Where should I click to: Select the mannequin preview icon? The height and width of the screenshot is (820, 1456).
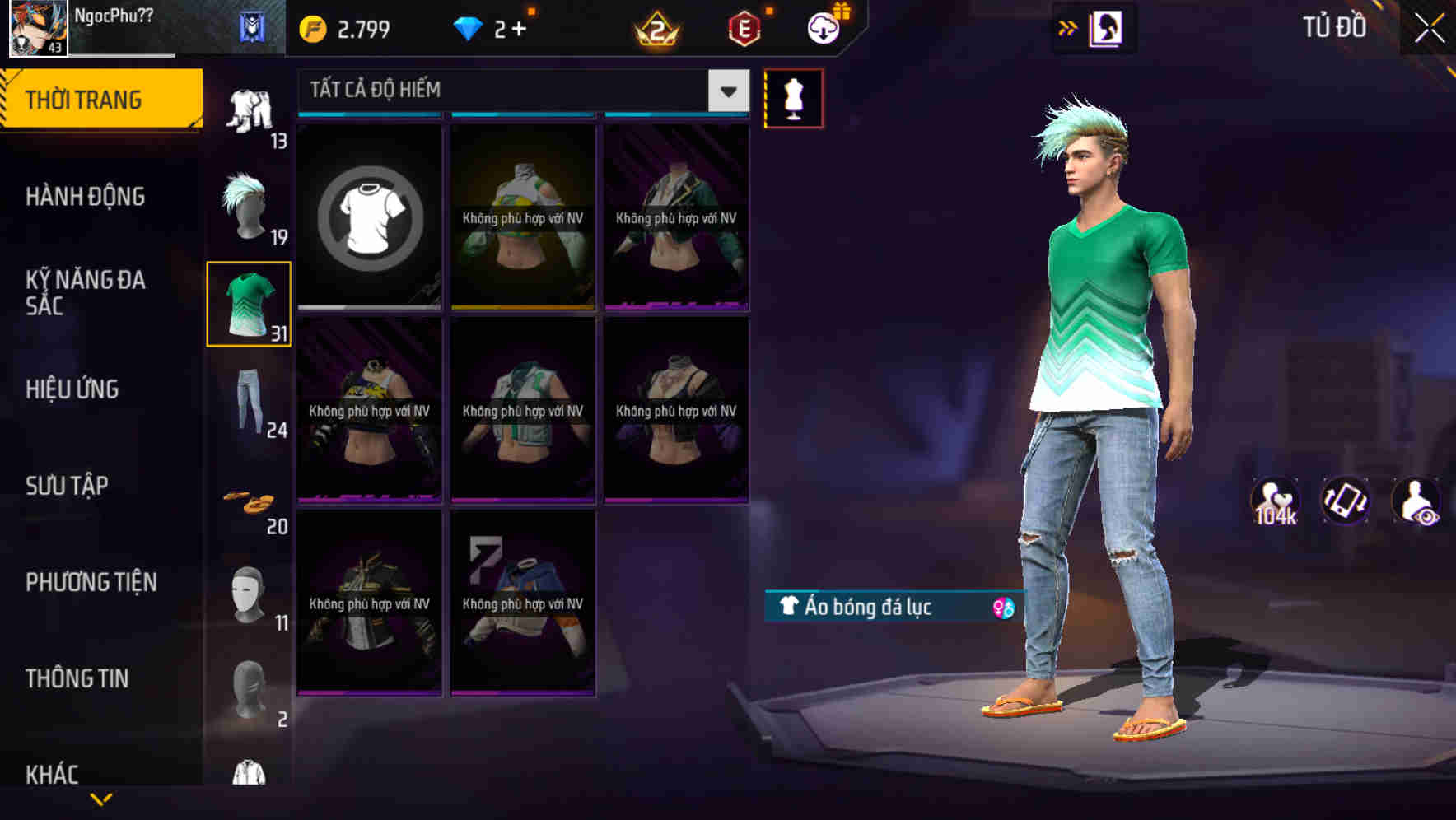pyautogui.click(x=793, y=97)
